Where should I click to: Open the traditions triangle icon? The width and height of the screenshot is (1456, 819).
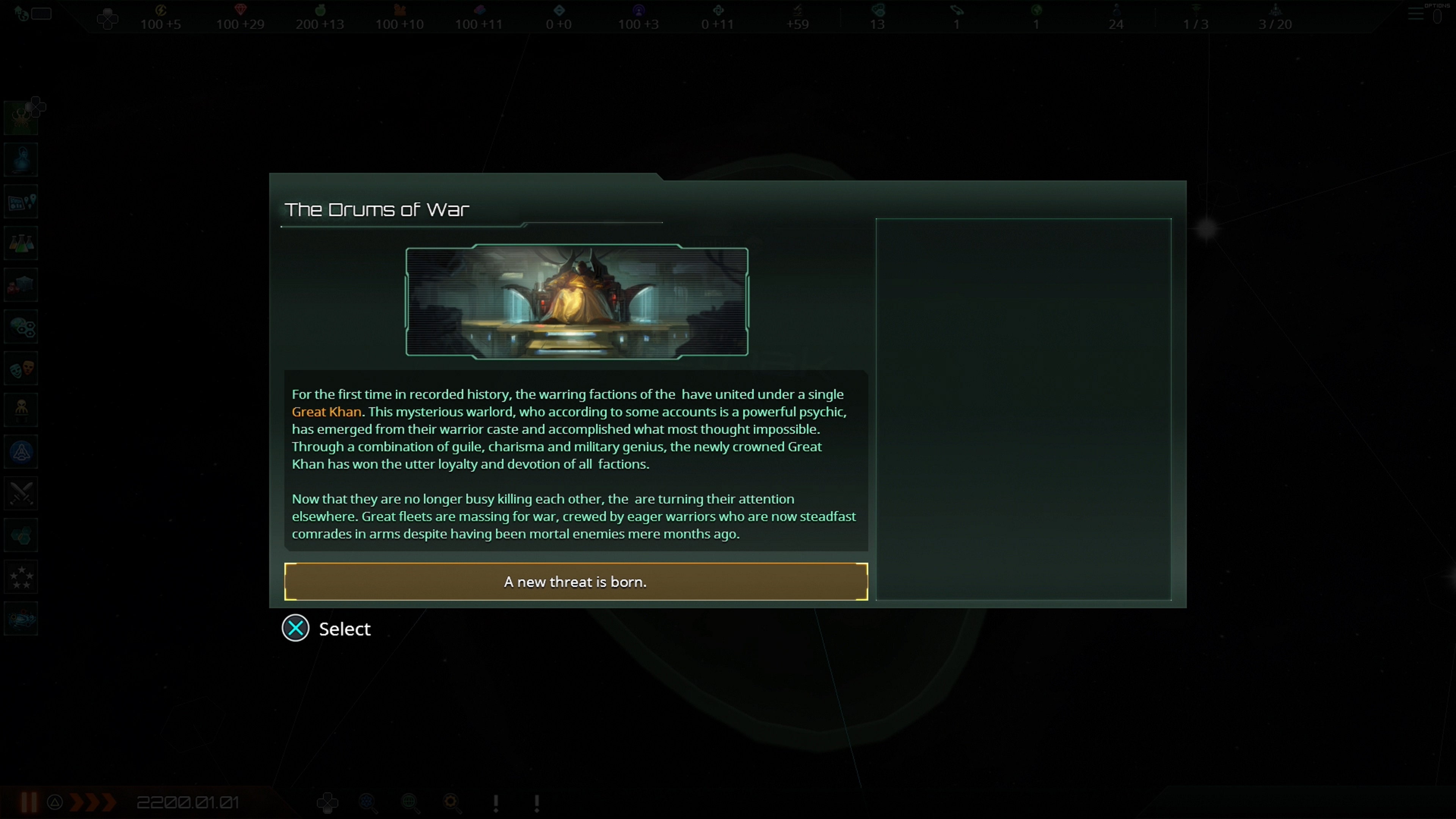tap(21, 451)
